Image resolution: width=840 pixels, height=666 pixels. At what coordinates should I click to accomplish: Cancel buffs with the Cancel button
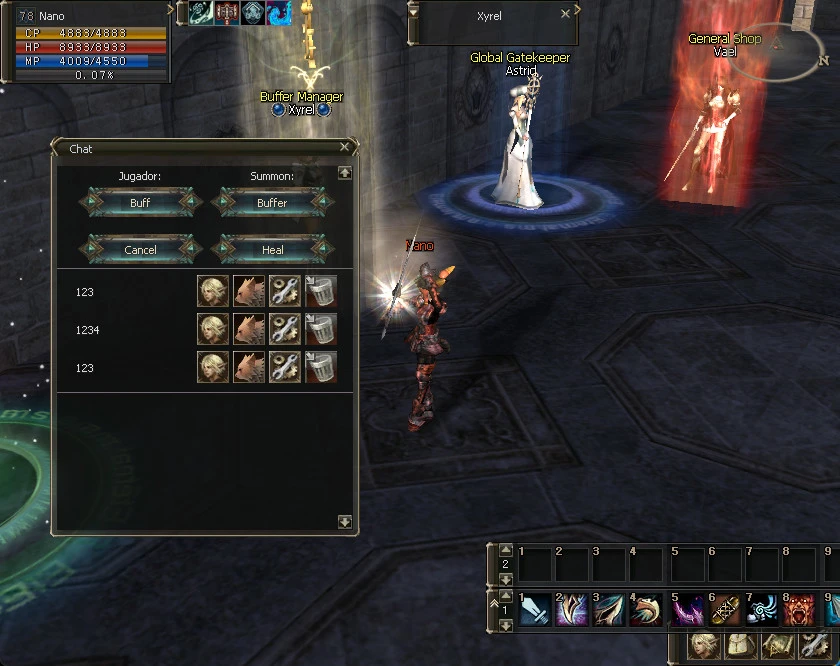pyautogui.click(x=140, y=250)
